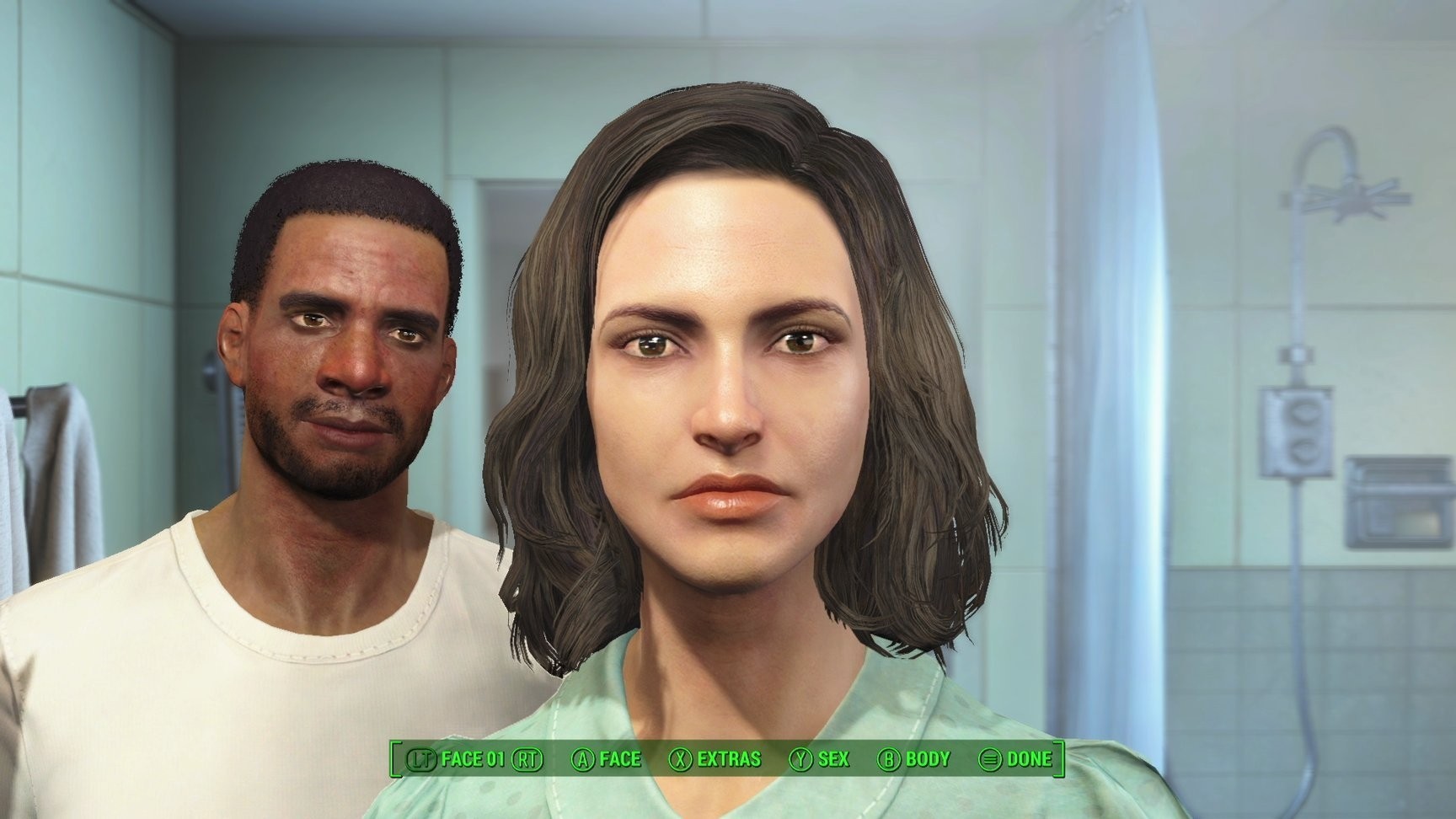Click the BODY label to edit body
This screenshot has width=1456, height=819.
pos(928,759)
